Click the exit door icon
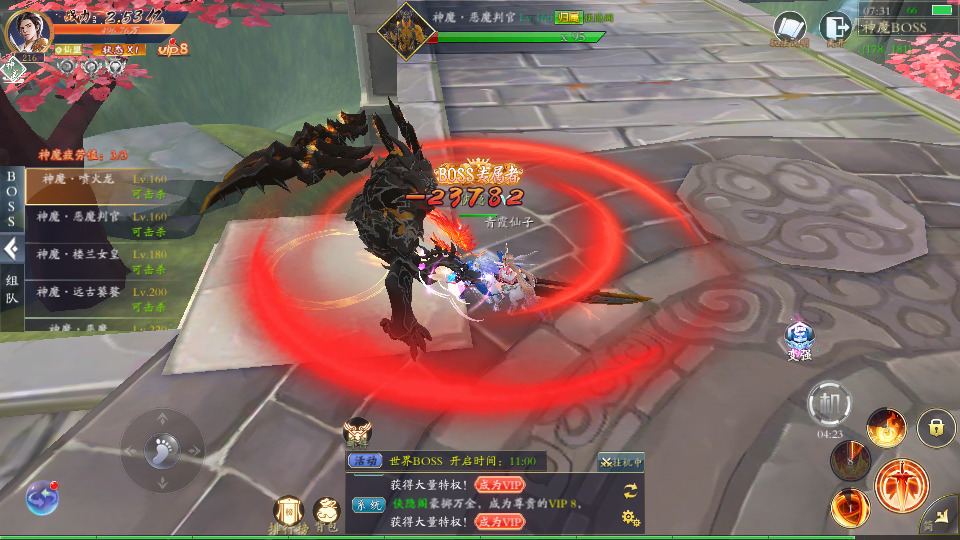 pyautogui.click(x=832, y=28)
